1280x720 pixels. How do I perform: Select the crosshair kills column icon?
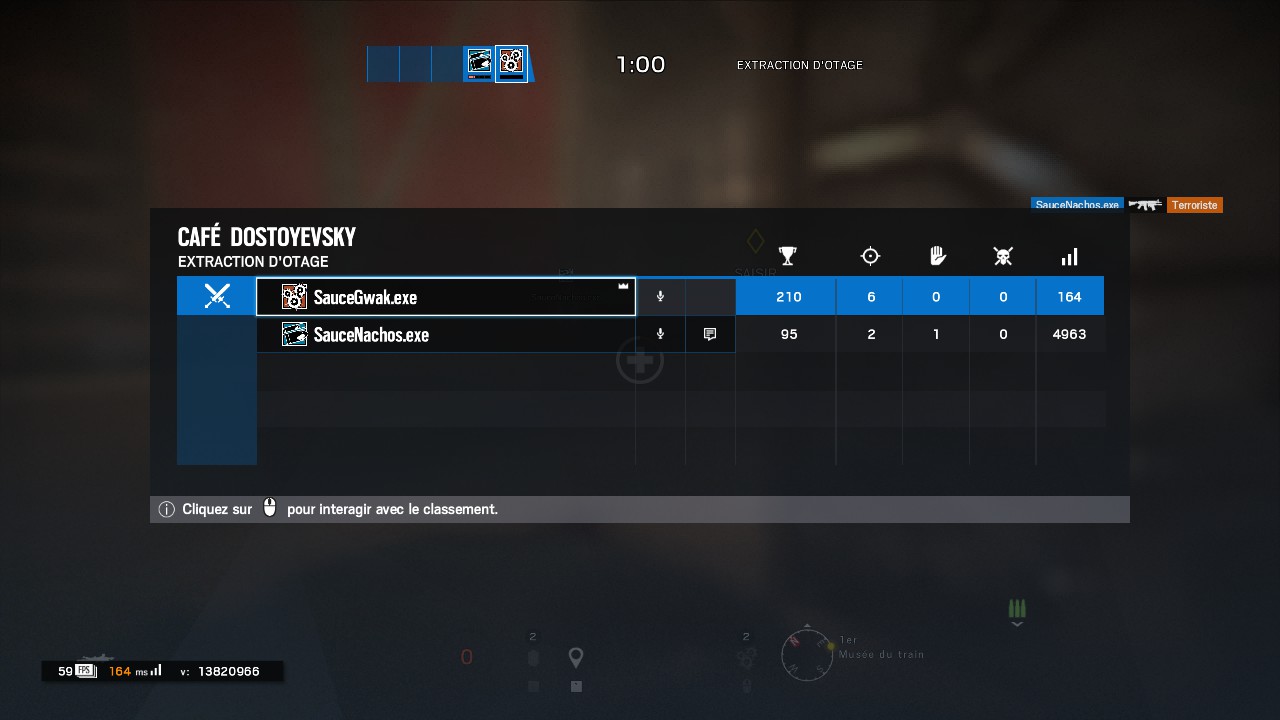point(869,256)
